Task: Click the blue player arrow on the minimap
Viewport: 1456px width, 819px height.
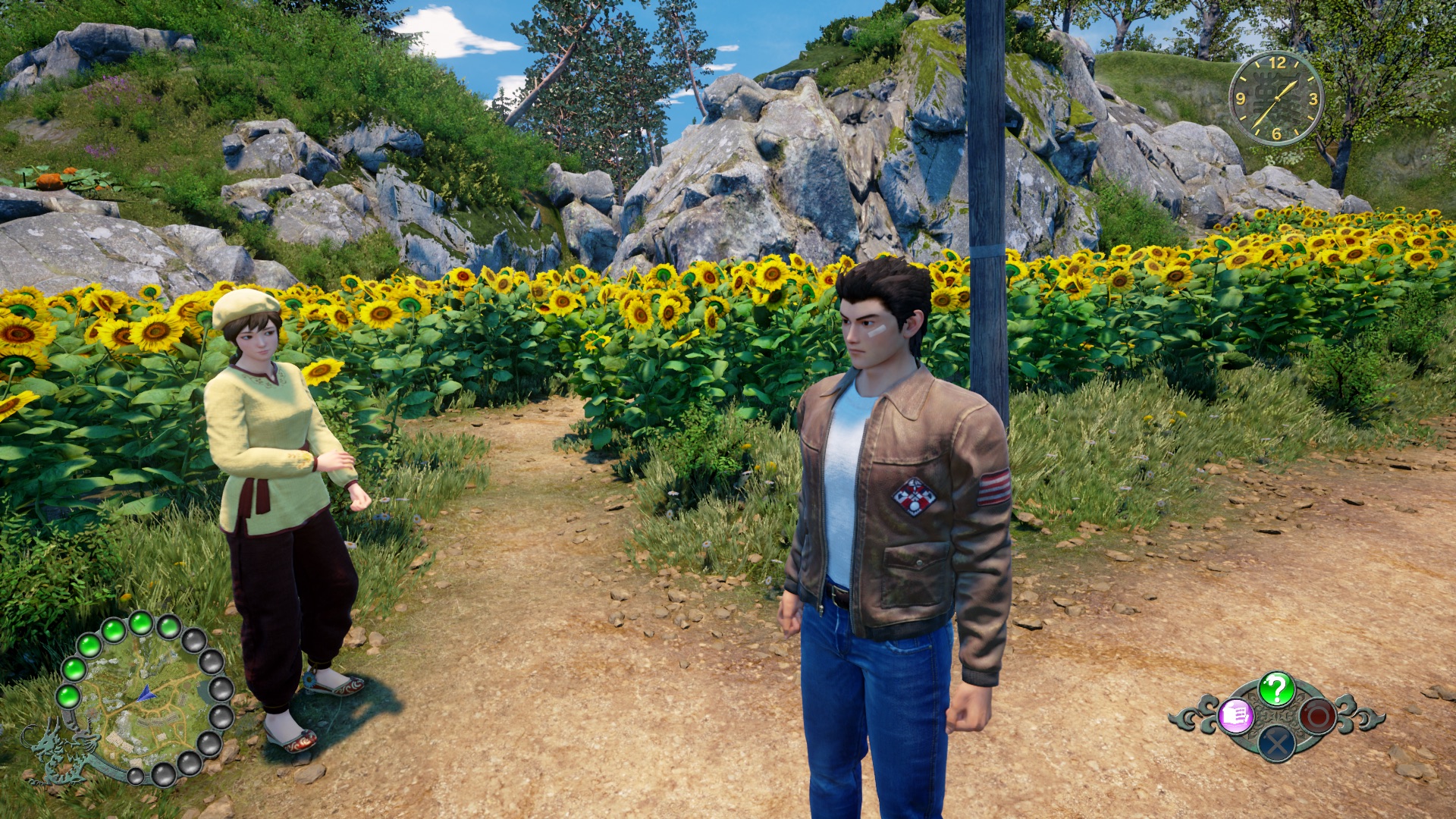Action: (146, 693)
